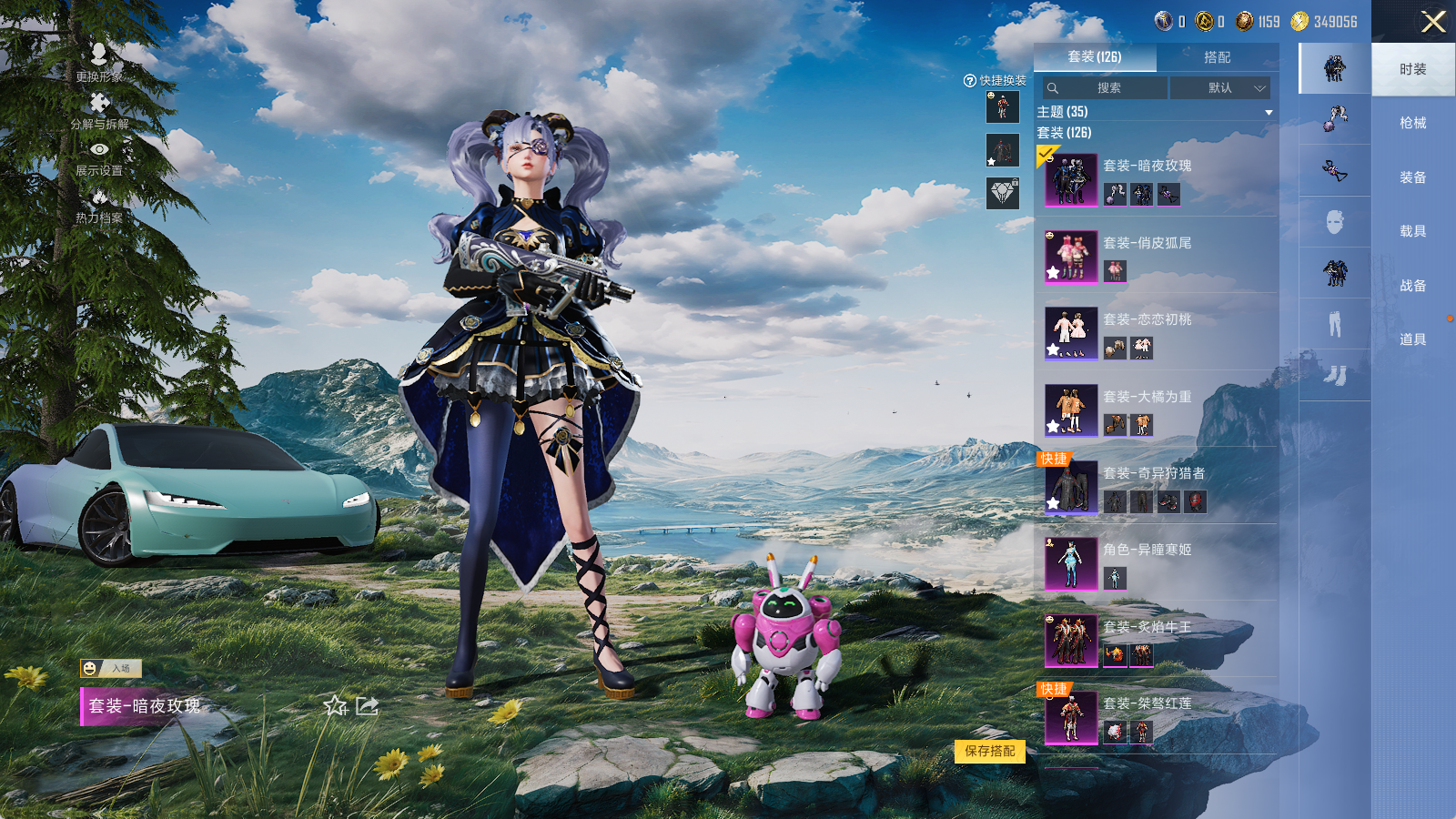Open 分解与拆解 option
This screenshot has width=1456, height=819.
click(x=99, y=110)
